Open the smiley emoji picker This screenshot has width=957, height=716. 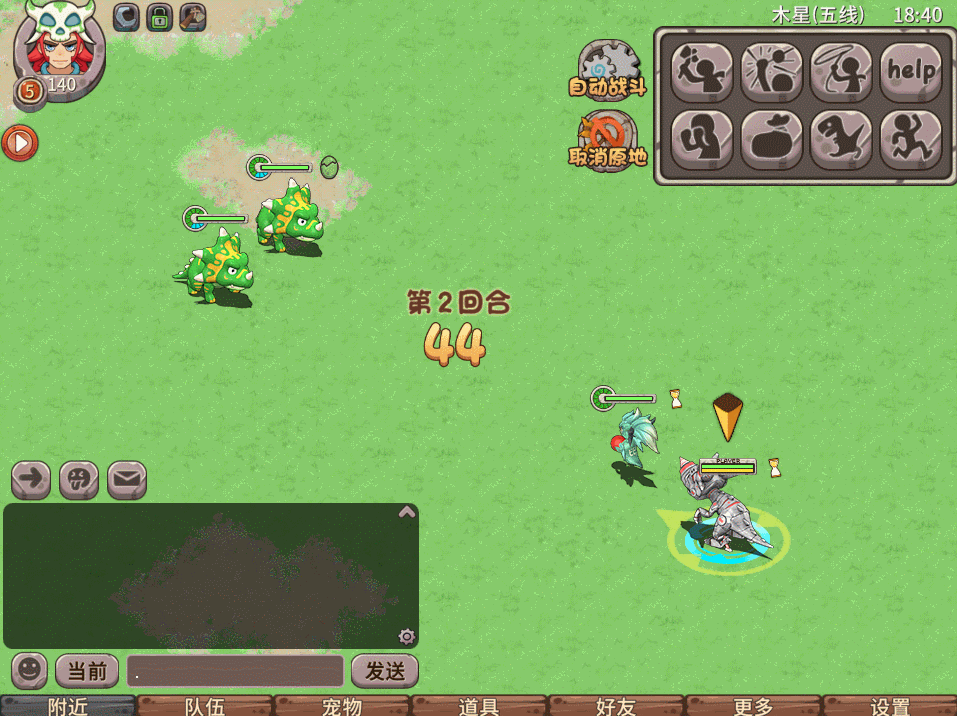(29, 670)
